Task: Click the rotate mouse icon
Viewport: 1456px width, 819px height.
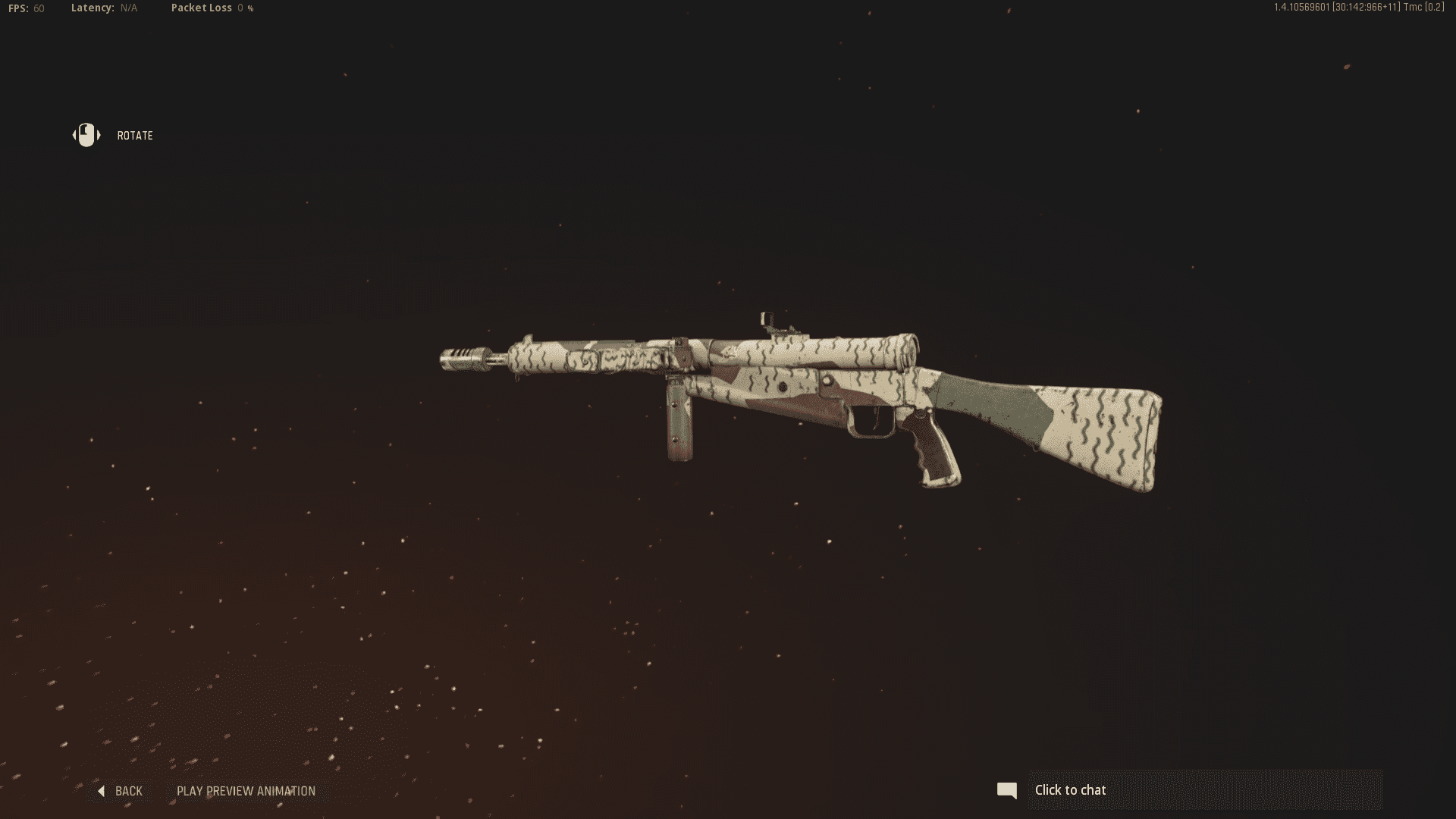Action: click(85, 135)
